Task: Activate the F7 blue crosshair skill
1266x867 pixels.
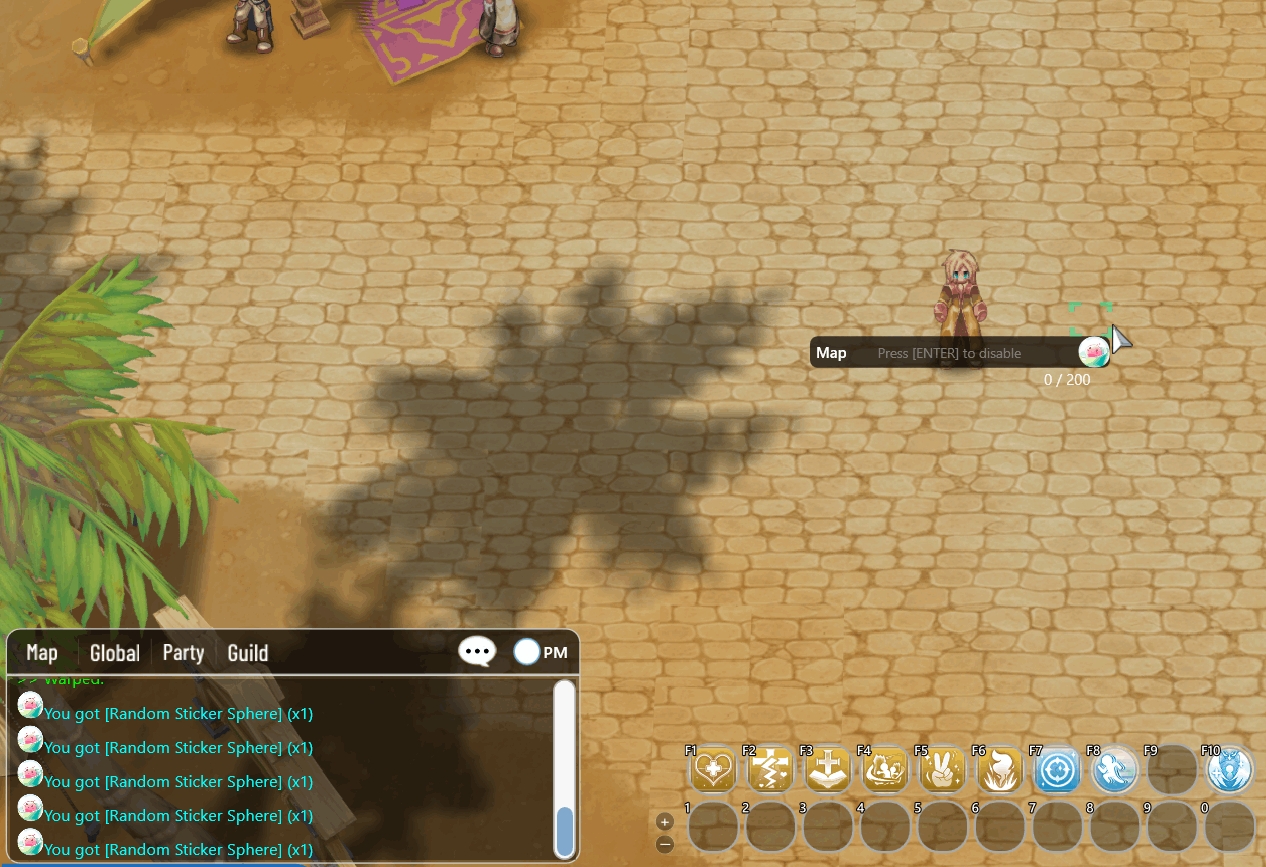Action: [x=1056, y=771]
